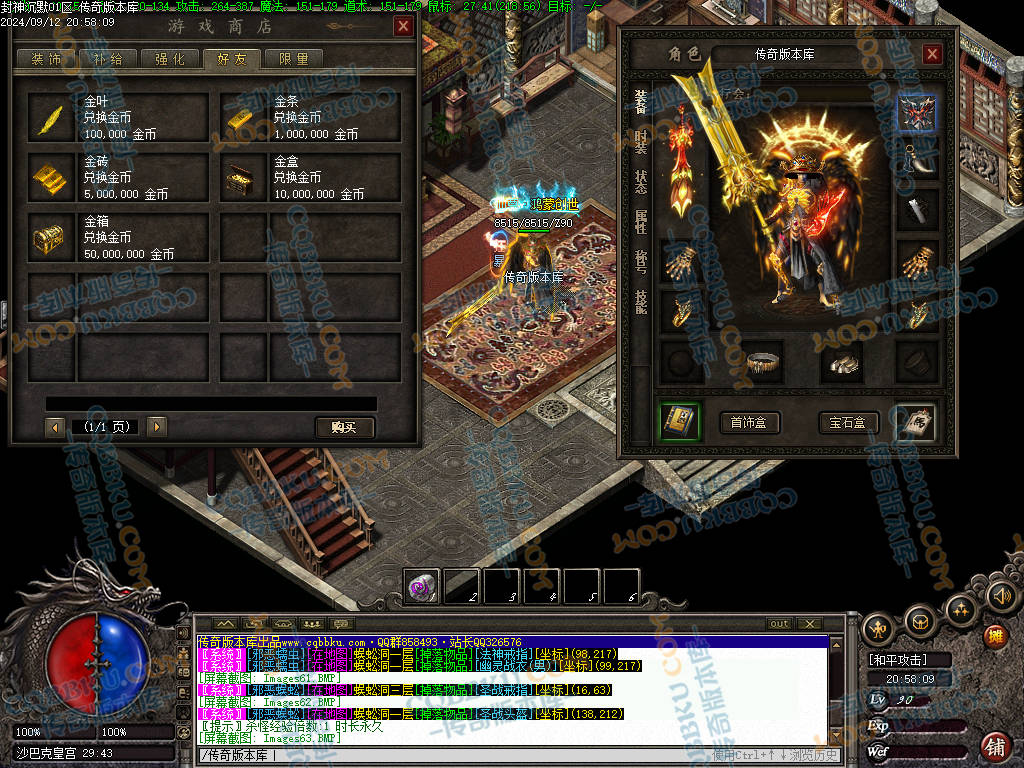Select the 强化 shop tab

(x=169, y=59)
